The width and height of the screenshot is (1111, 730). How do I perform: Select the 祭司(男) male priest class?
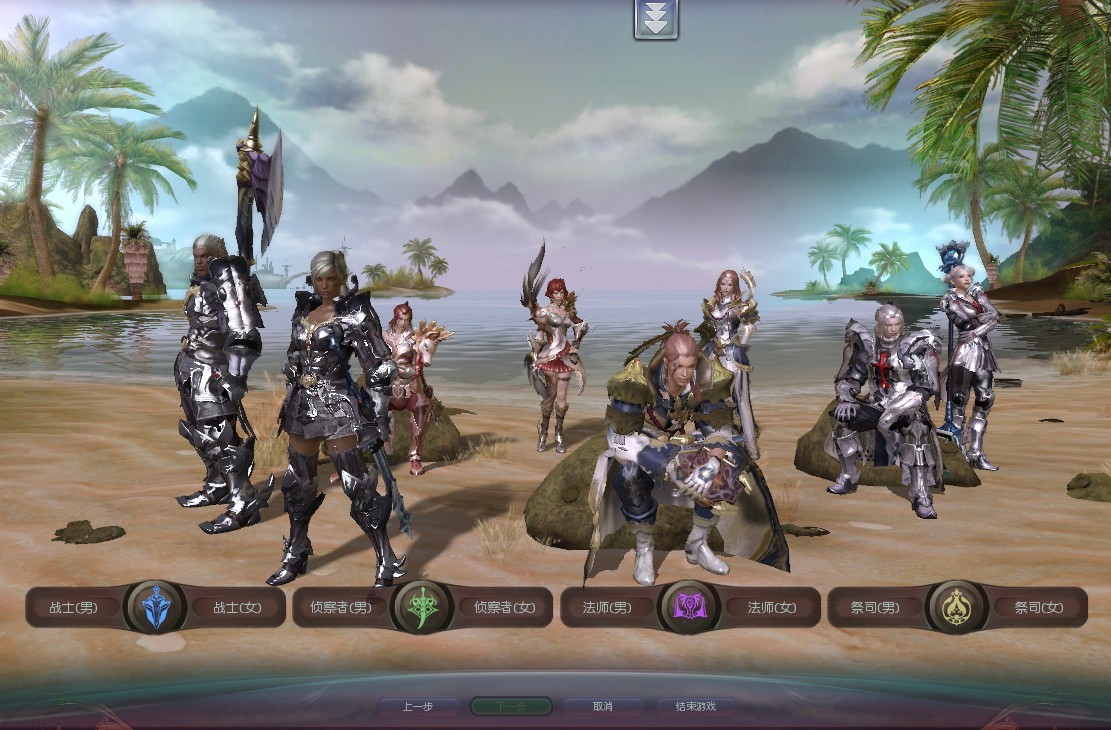(x=876, y=607)
